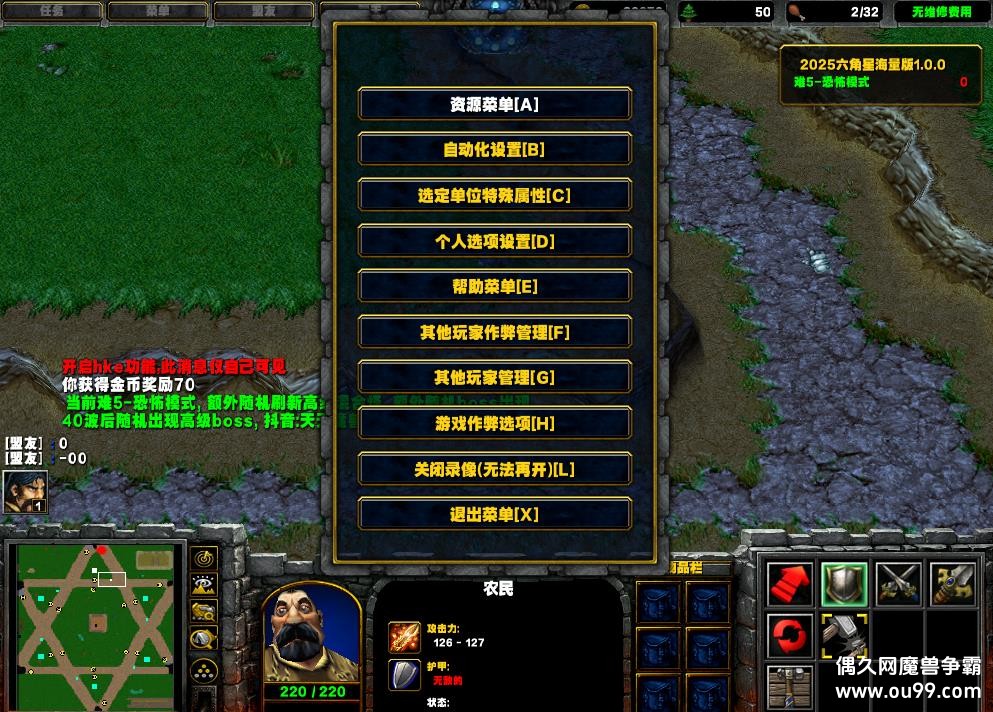Click the red arrow command icon
The image size is (993, 712).
790,584
